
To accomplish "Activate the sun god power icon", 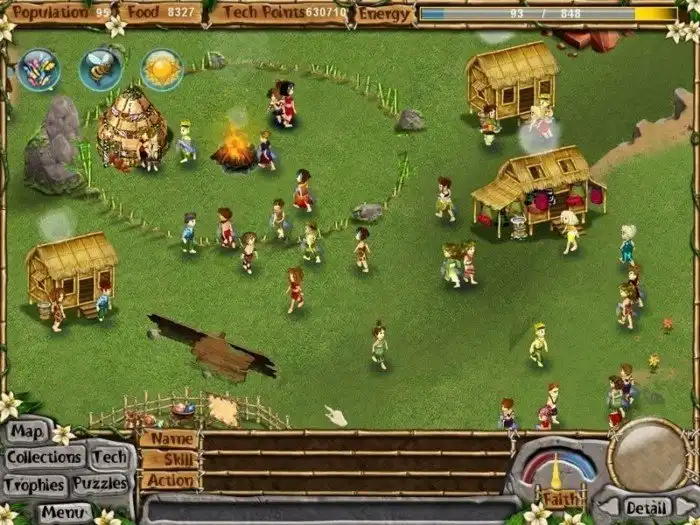I will click(161, 69).
